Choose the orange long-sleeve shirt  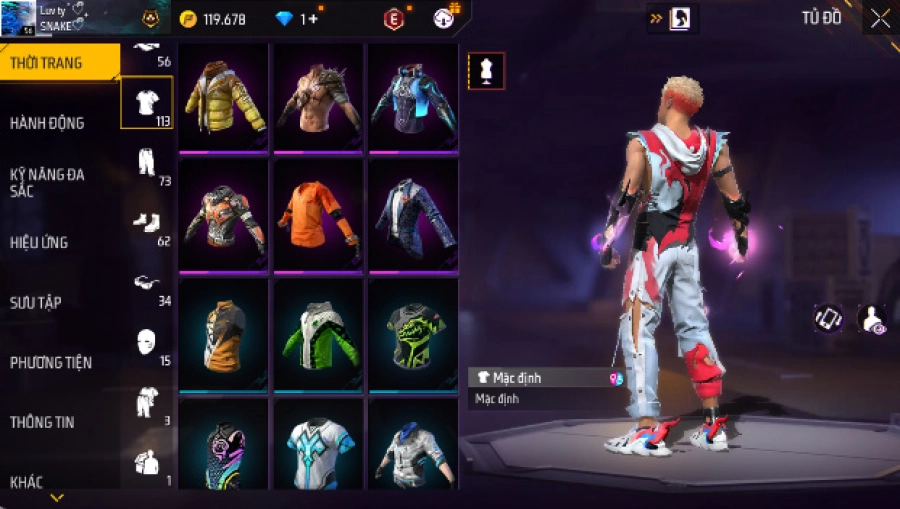pyautogui.click(x=318, y=213)
